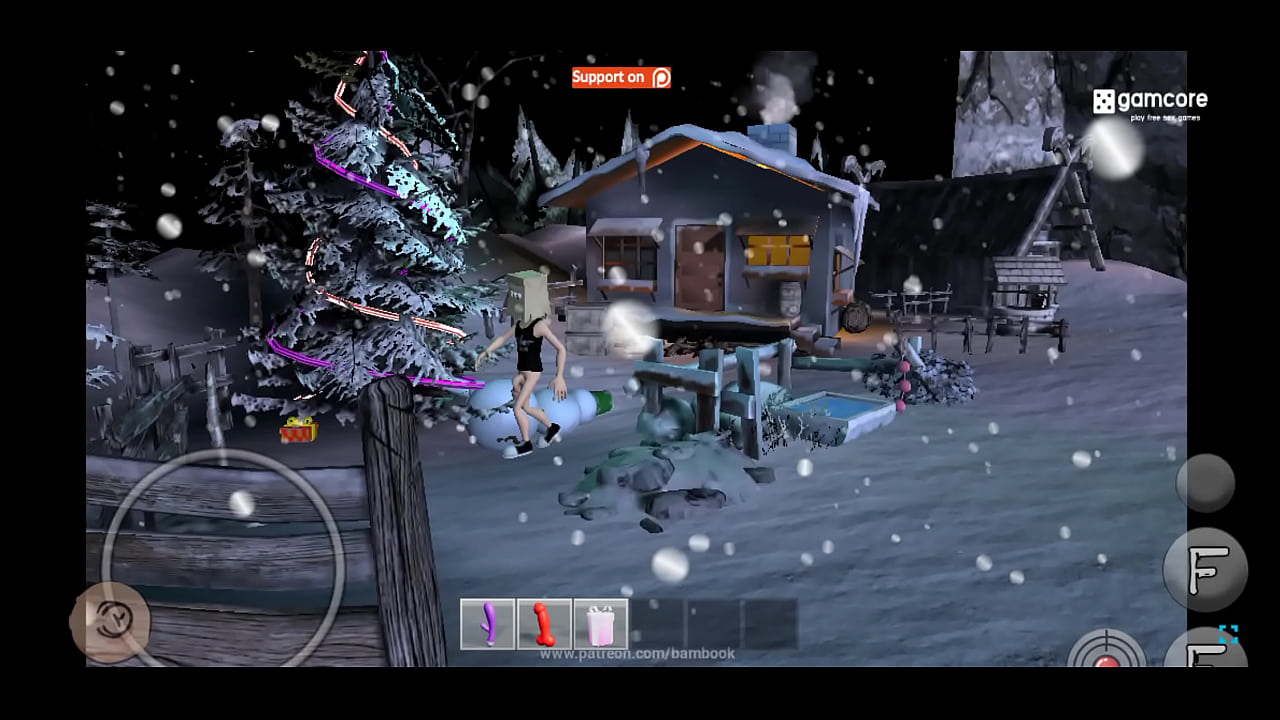The height and width of the screenshot is (720, 1280).
Task: Click the gamcore logo
Action: pos(1150,102)
